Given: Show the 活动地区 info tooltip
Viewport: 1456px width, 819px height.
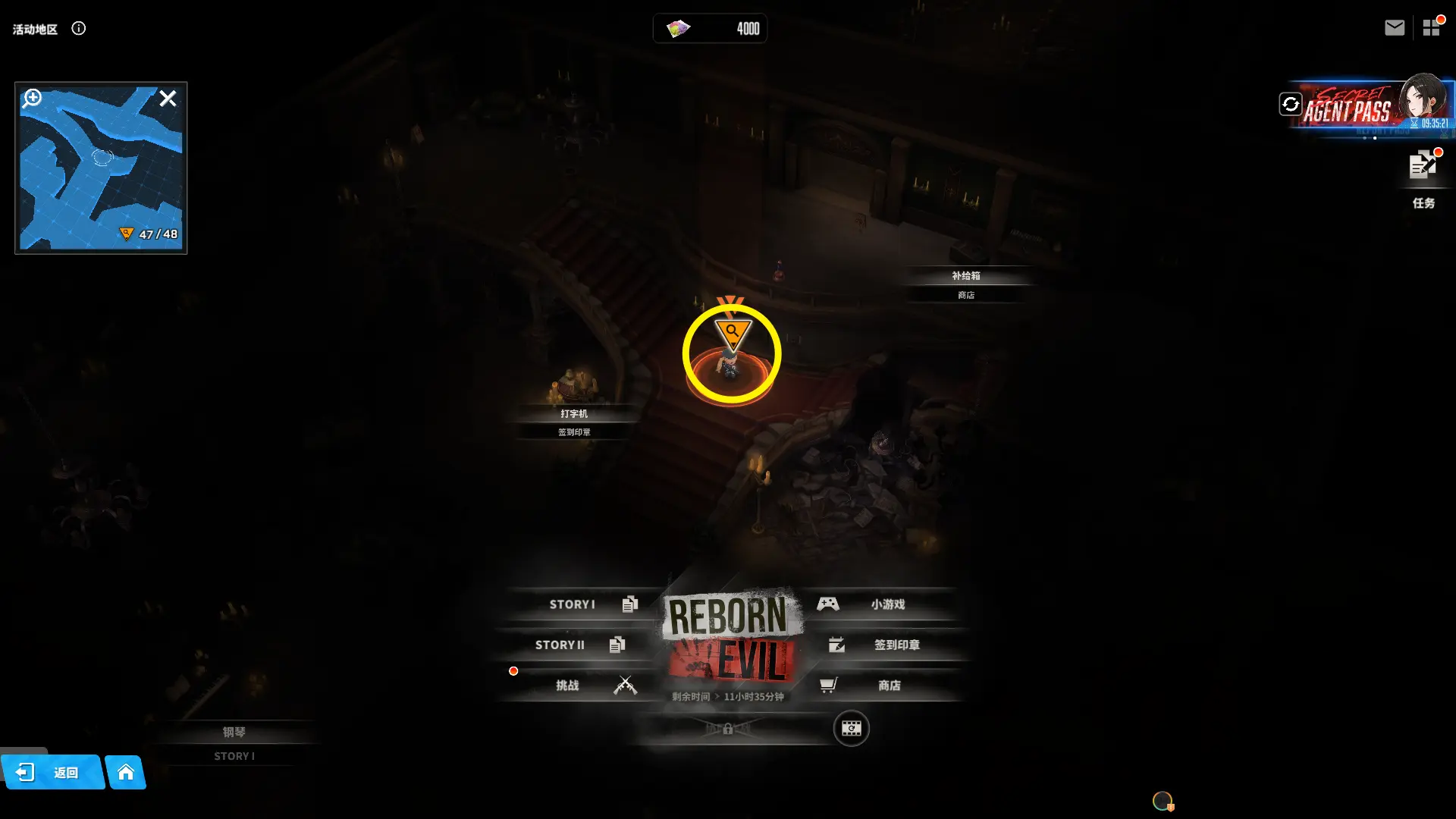Looking at the screenshot, I should tap(79, 28).
